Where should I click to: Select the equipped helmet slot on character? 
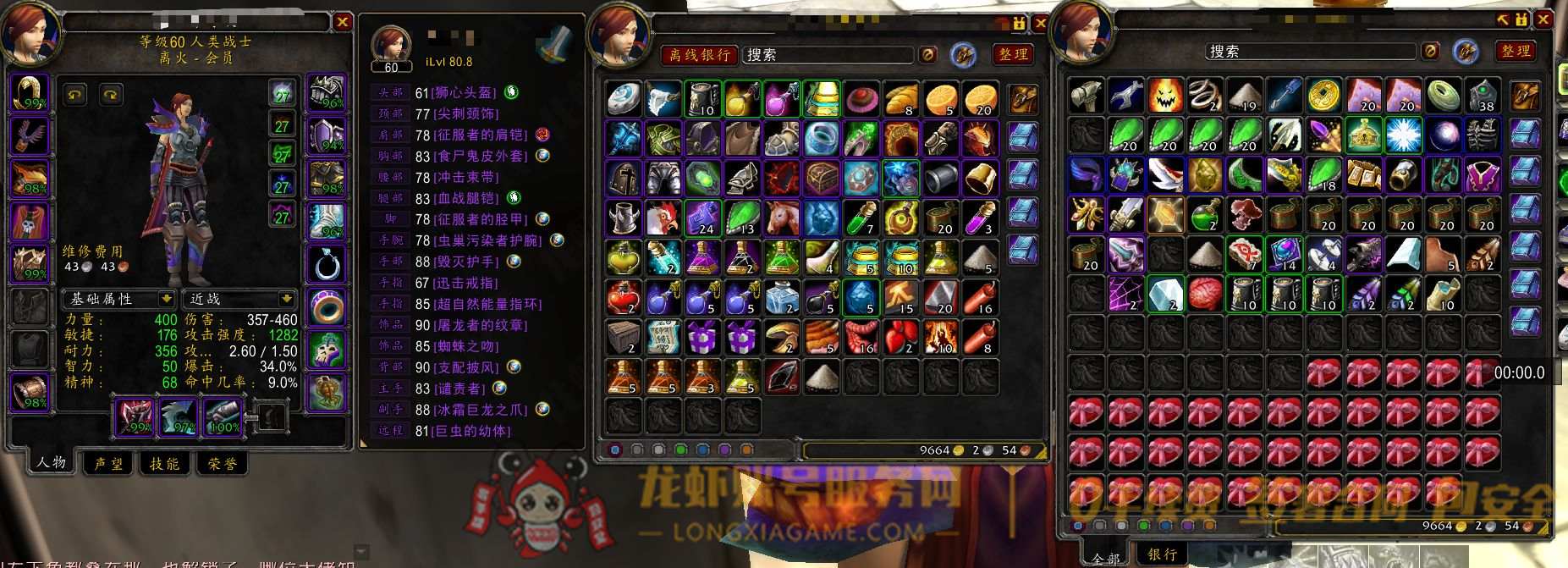tap(30, 93)
